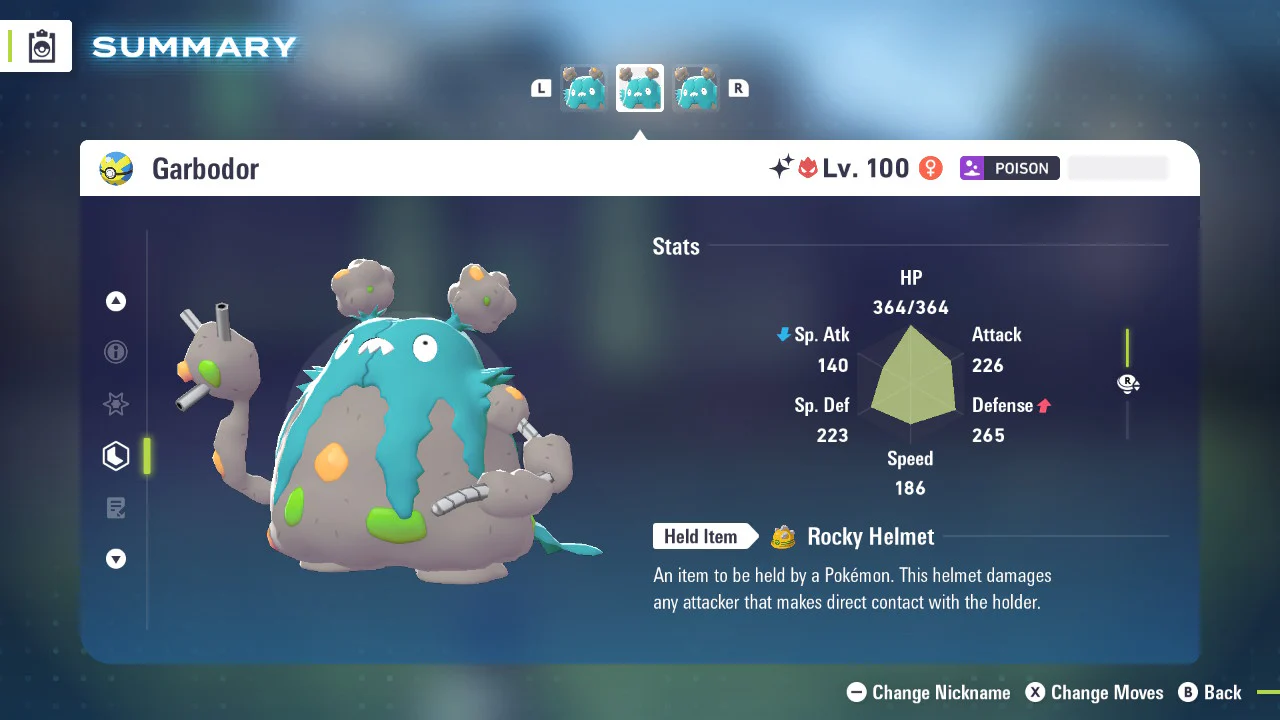Screen dimensions: 1280x720
Task: Switch to the starburst icon page tab
Action: [116, 404]
